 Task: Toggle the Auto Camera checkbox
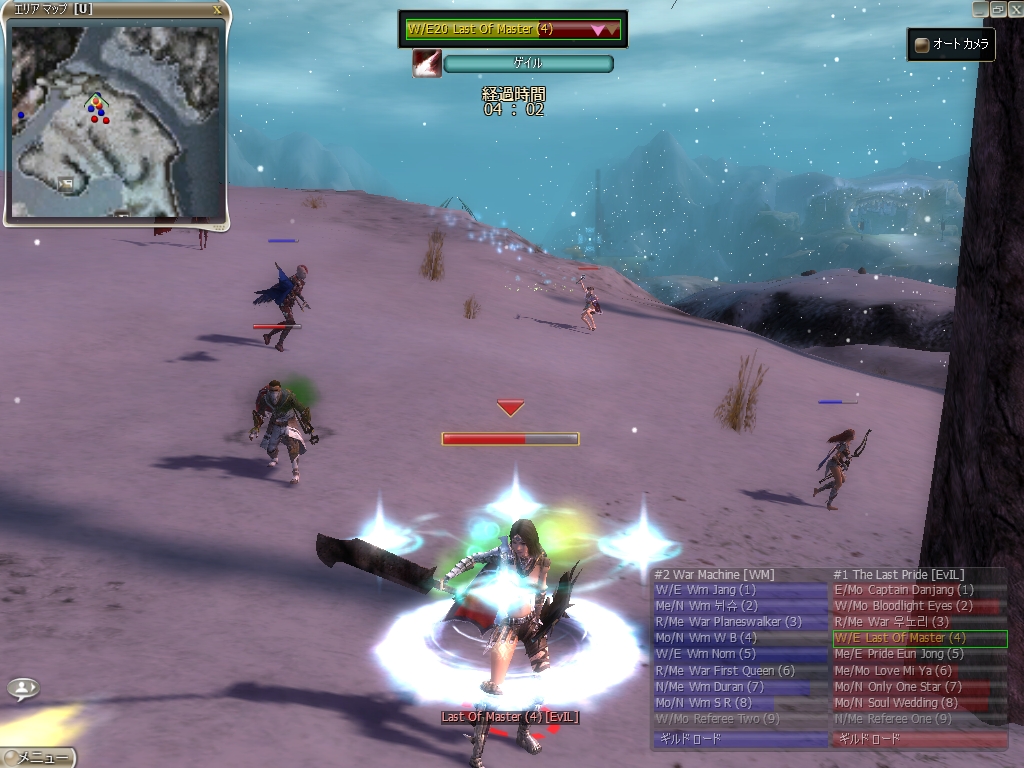[921, 45]
